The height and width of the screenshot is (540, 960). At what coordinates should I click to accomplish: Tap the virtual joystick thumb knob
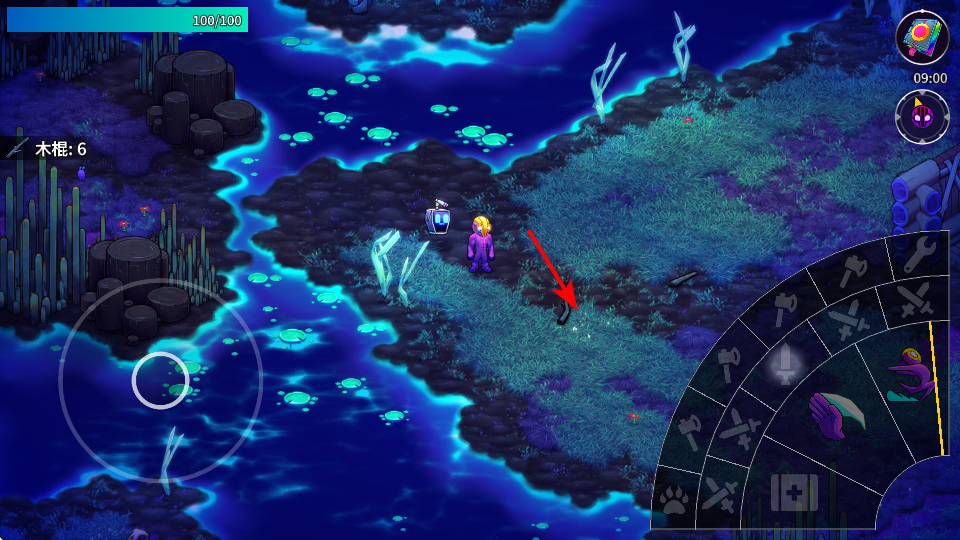pos(160,380)
